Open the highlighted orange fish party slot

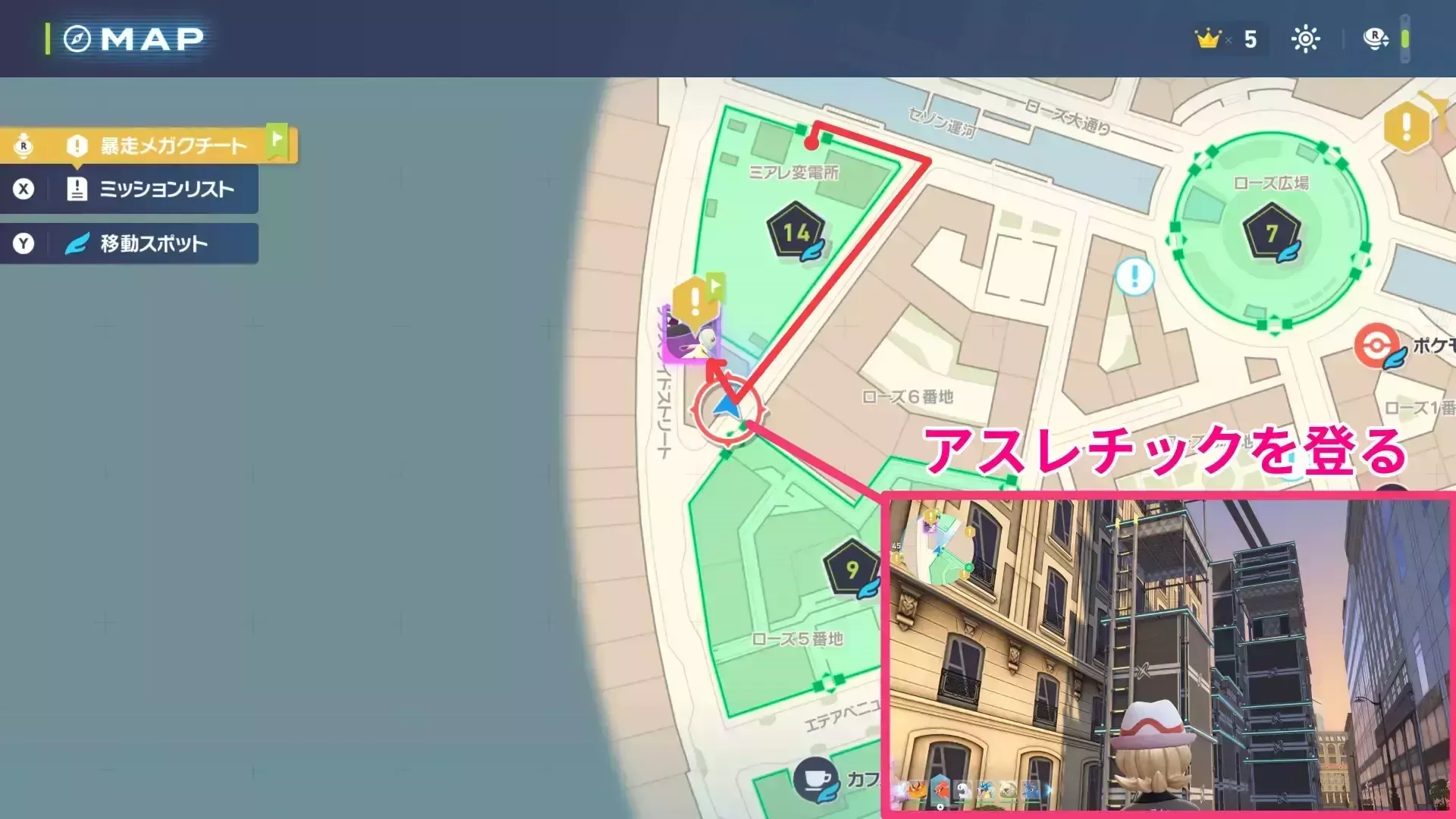pyautogui.click(x=942, y=790)
